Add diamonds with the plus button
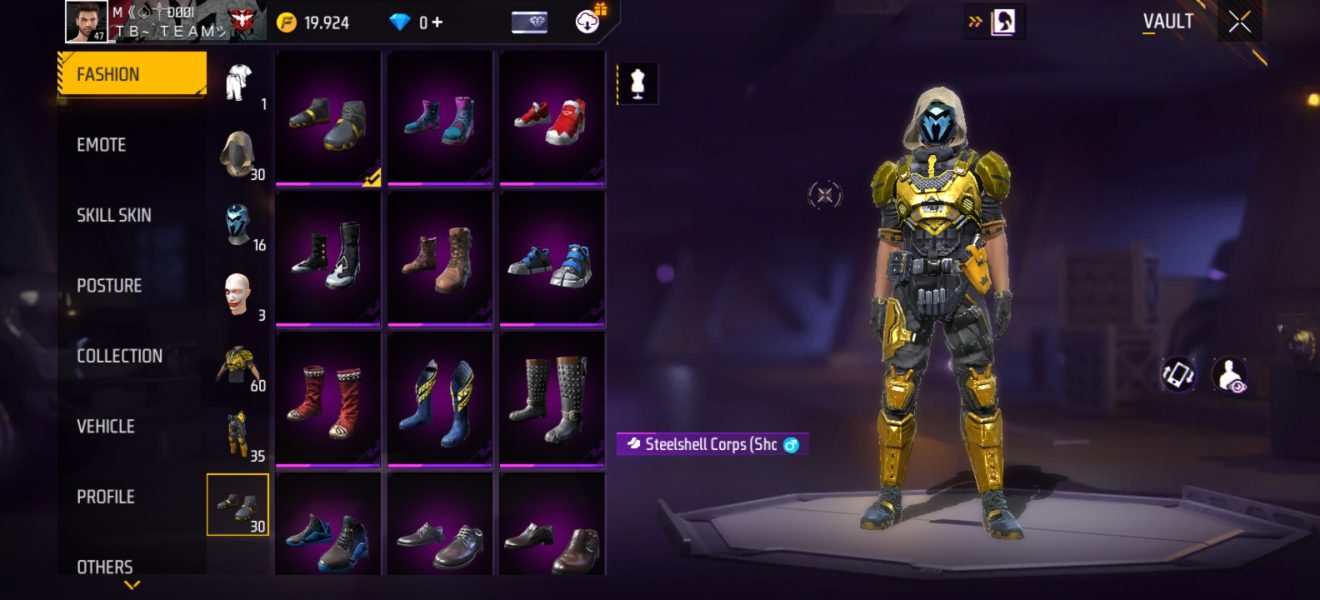Screen dimensions: 1320x600 (x=437, y=22)
